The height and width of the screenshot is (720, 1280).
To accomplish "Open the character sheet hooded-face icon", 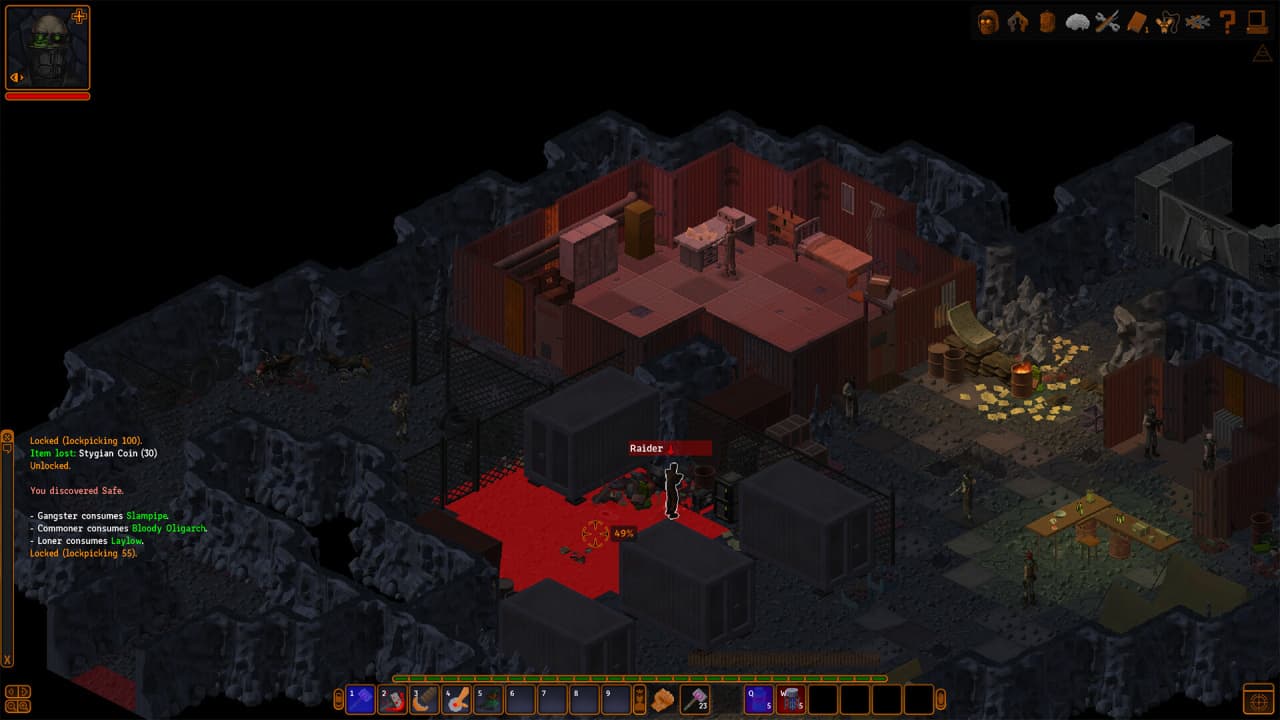I will point(988,22).
